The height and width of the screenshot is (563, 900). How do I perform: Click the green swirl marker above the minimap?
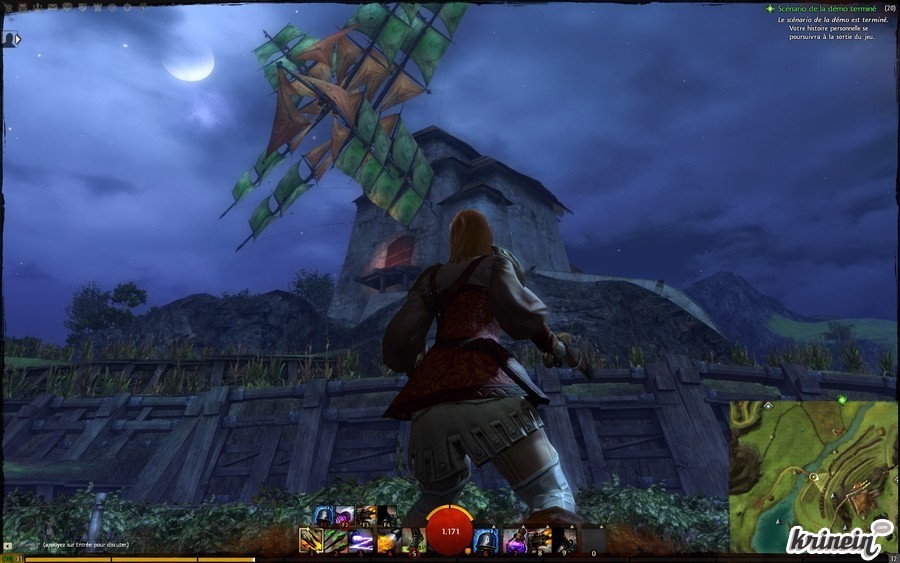843,400
